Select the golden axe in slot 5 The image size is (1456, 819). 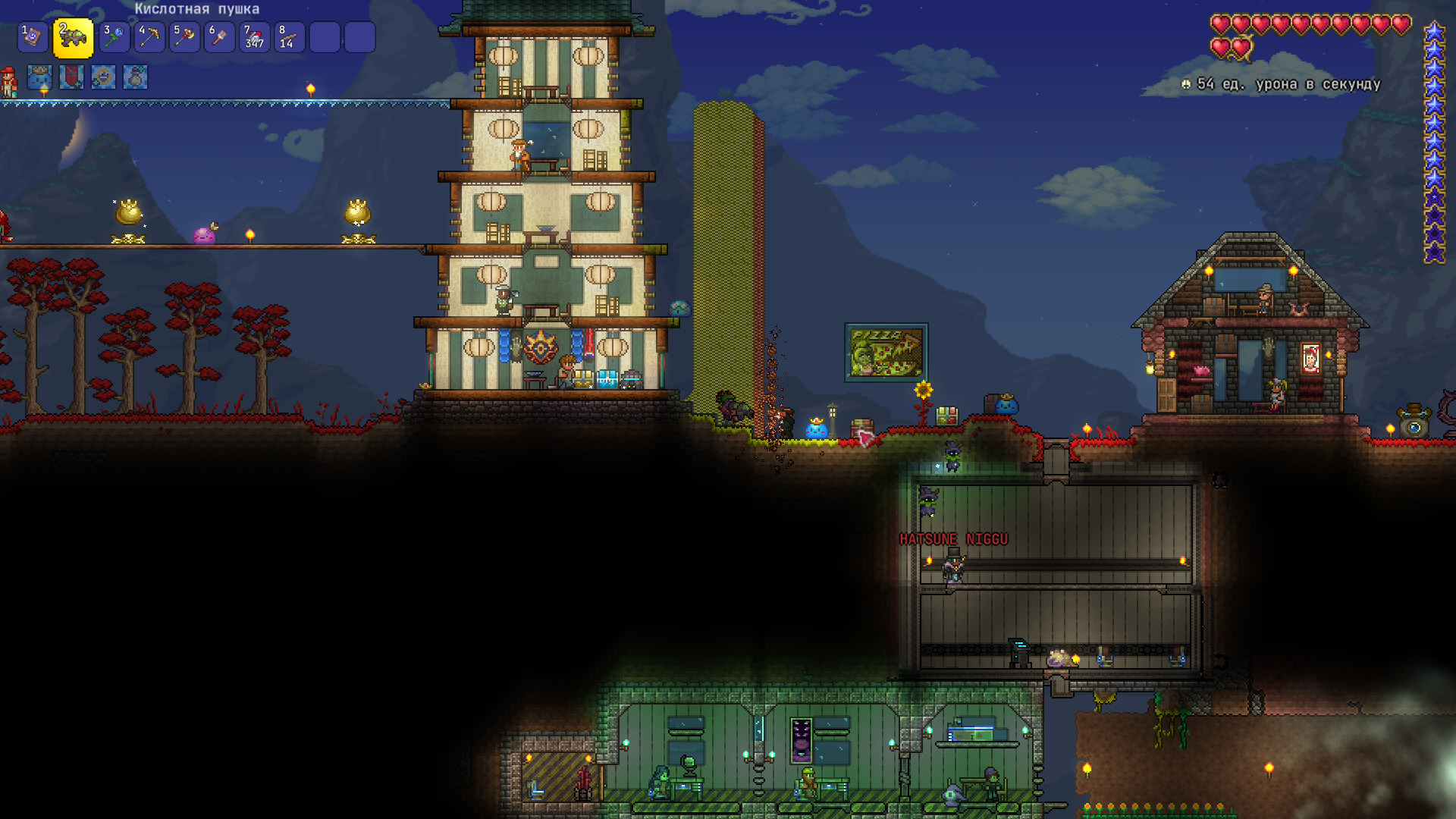184,37
